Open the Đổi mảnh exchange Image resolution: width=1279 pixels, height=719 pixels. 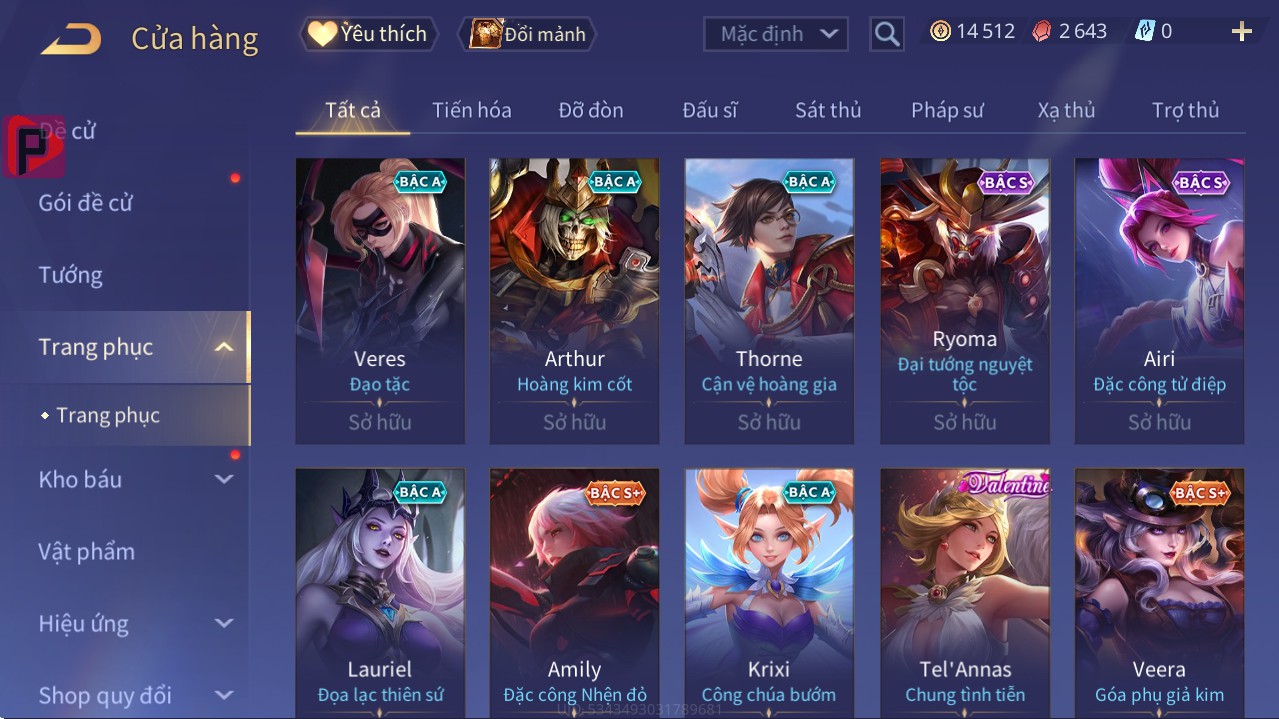click(527, 34)
